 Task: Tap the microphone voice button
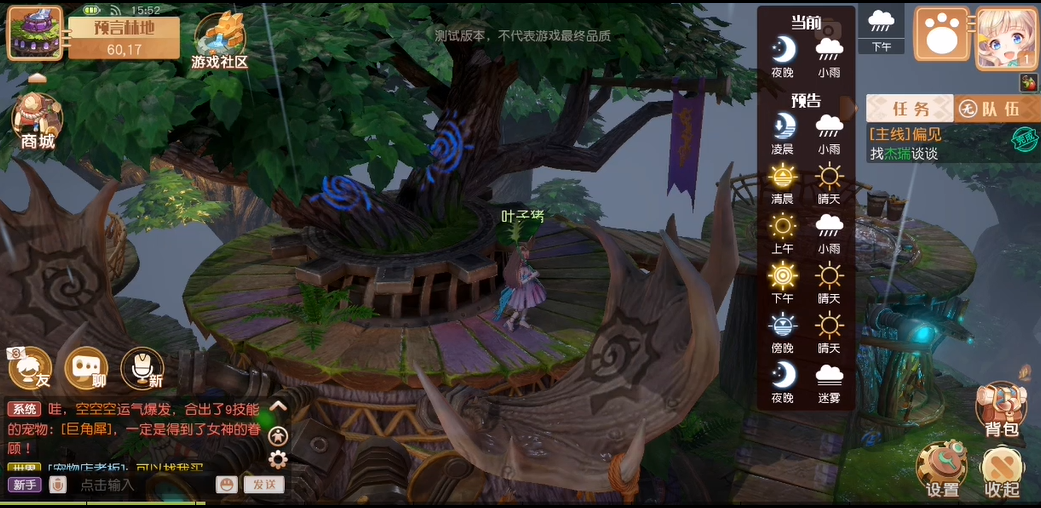click(x=142, y=368)
